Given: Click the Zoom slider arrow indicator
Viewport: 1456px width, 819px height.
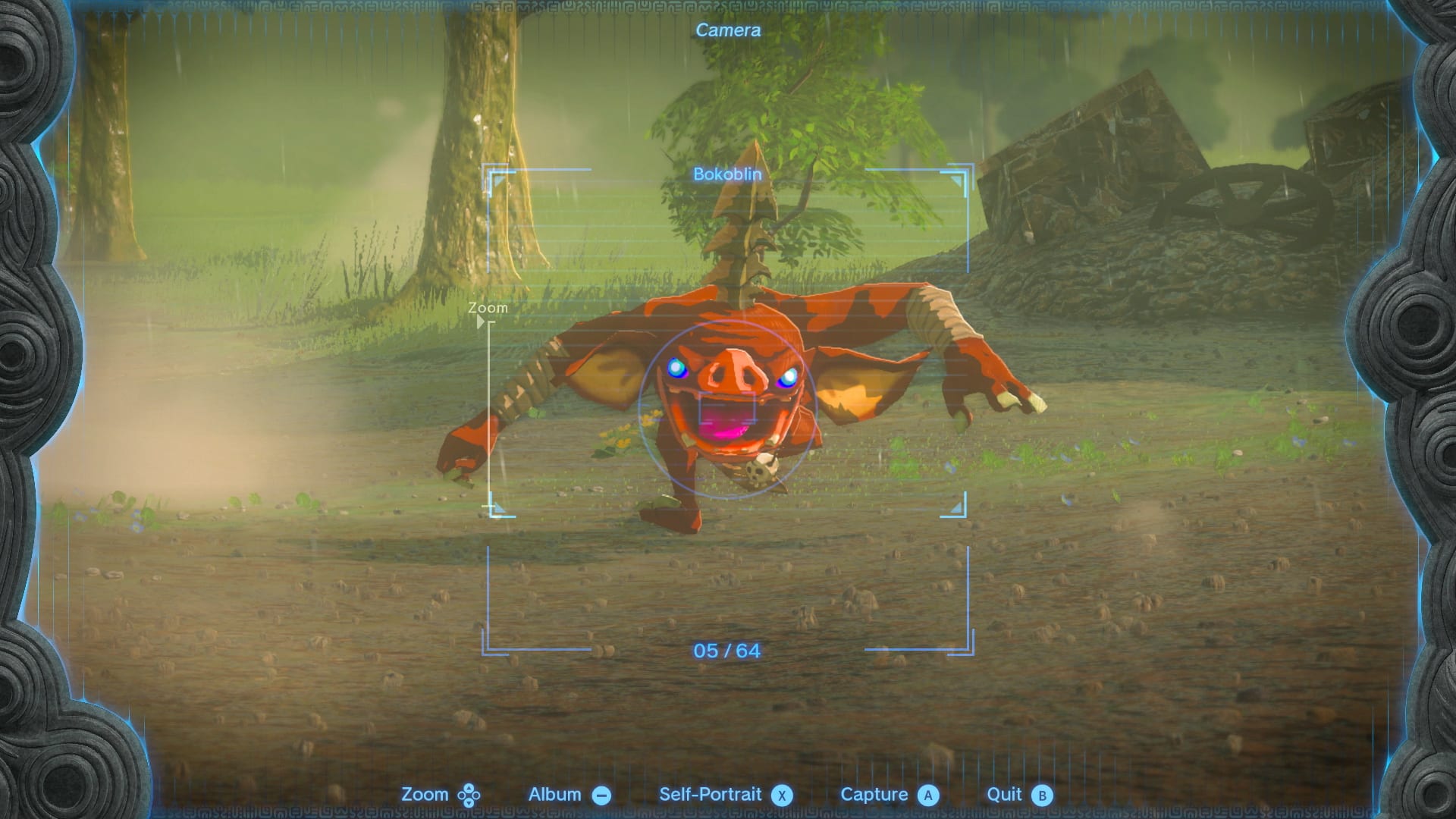Looking at the screenshot, I should pos(481,322).
